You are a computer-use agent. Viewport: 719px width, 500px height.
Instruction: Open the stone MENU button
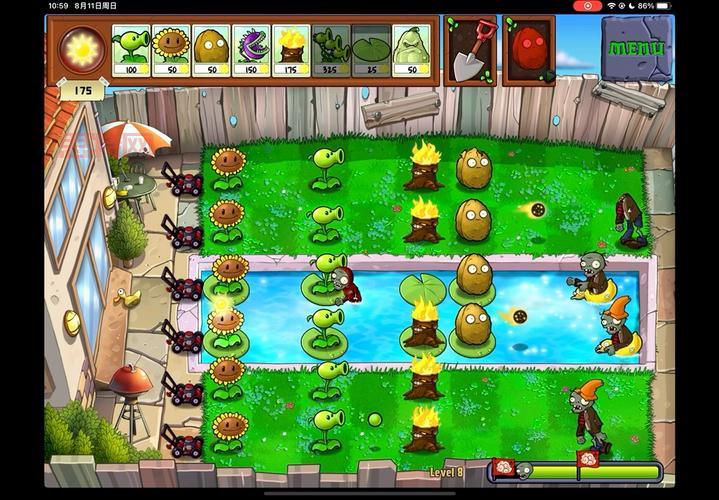(x=636, y=47)
